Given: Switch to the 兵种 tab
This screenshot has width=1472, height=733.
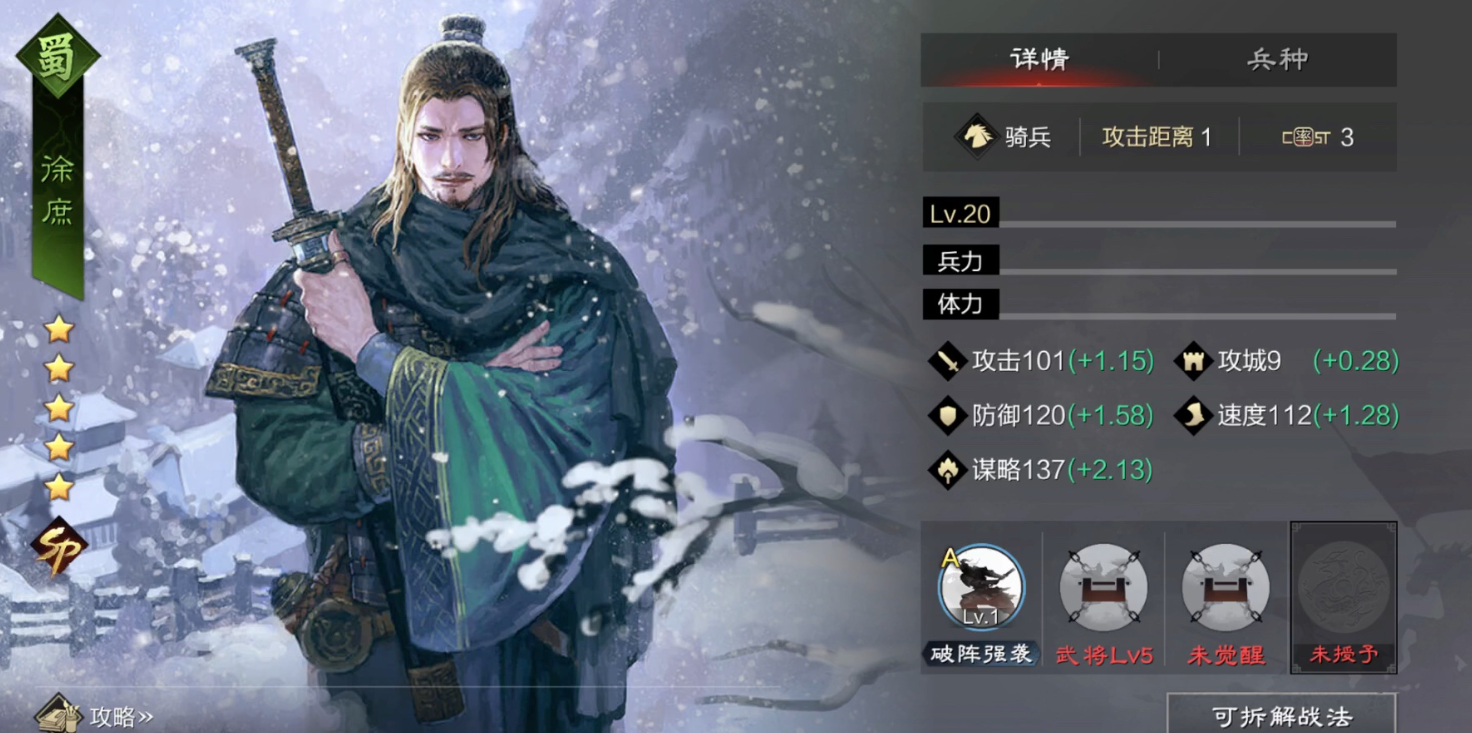Looking at the screenshot, I should click(1277, 60).
